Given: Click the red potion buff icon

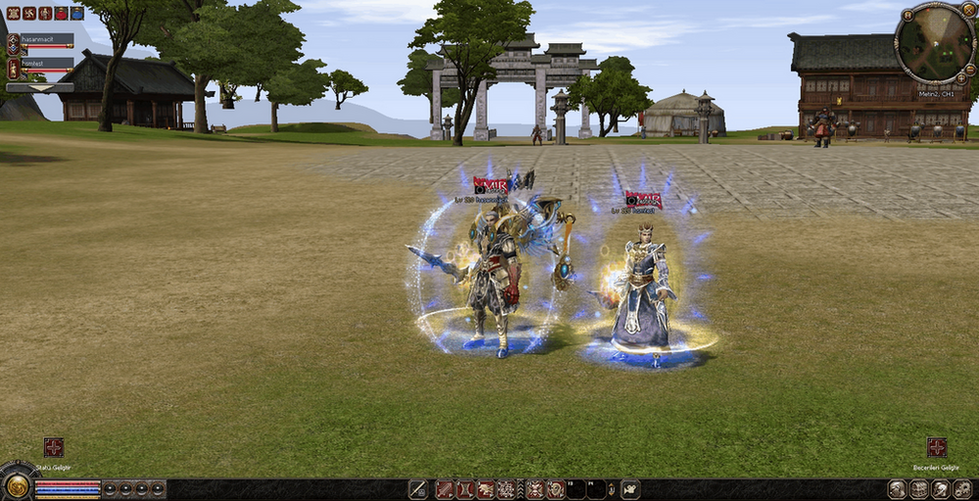Looking at the screenshot, I should click(61, 13).
